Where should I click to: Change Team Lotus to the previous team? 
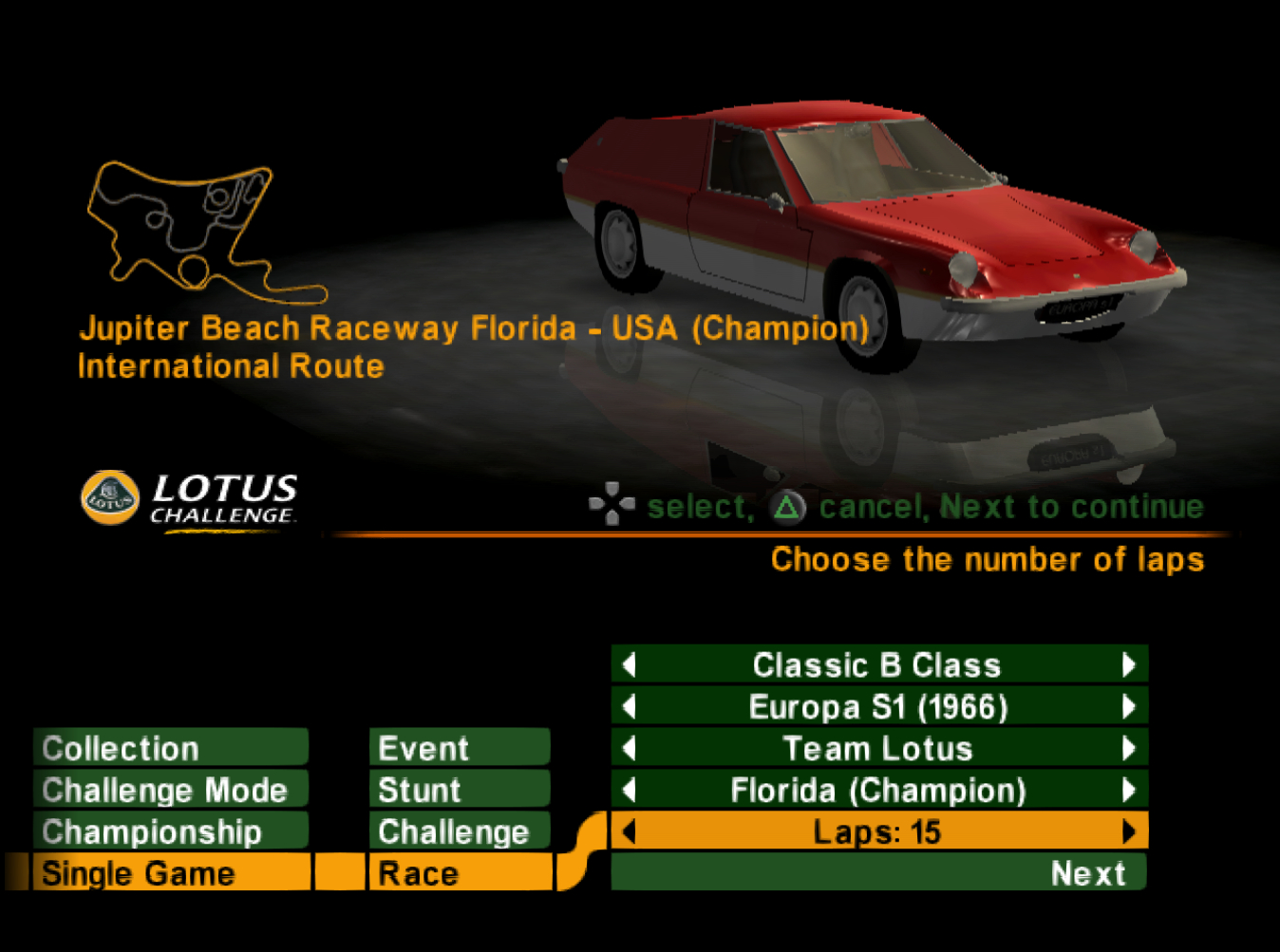click(x=629, y=748)
